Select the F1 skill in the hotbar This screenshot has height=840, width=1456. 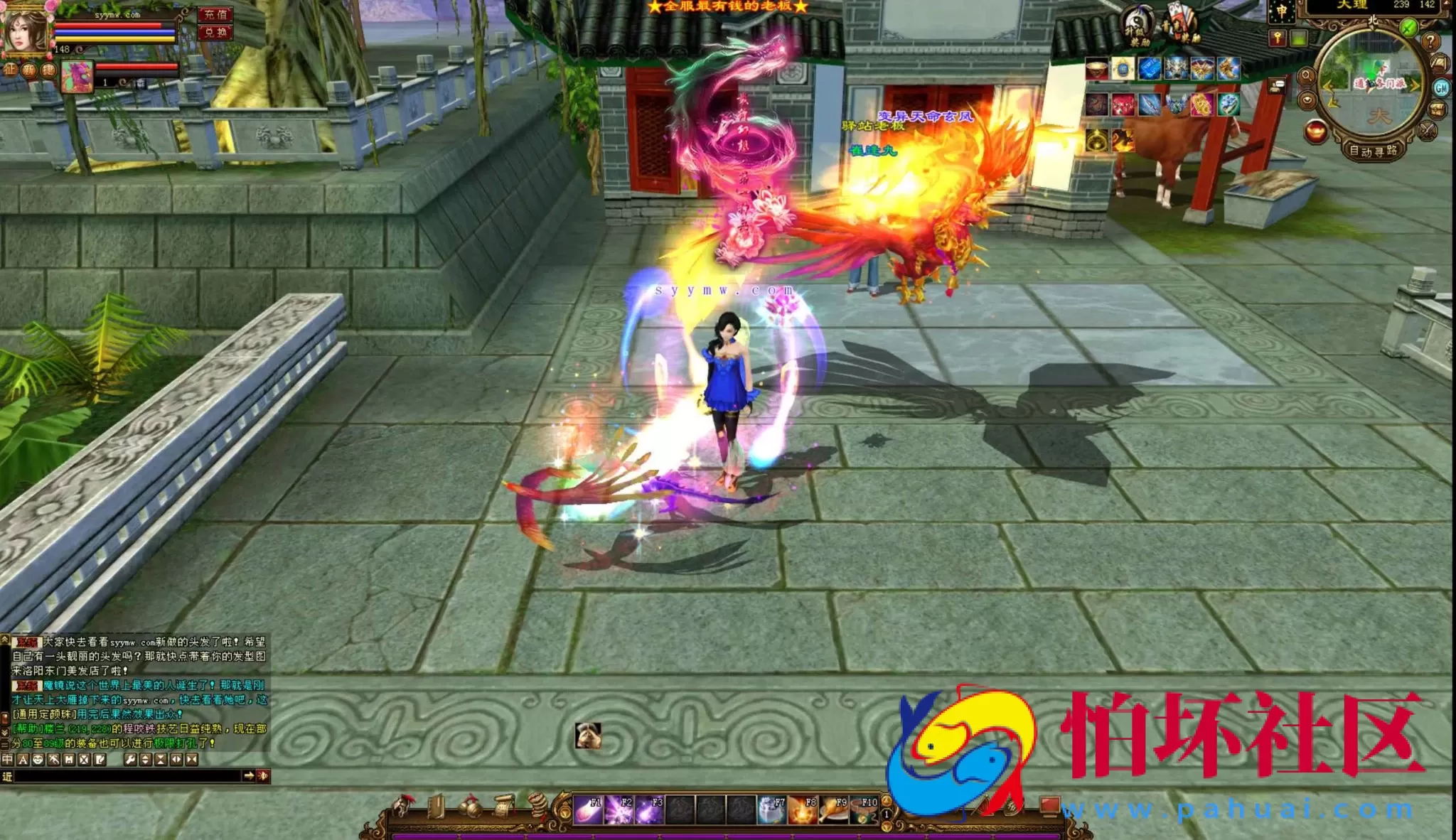587,809
